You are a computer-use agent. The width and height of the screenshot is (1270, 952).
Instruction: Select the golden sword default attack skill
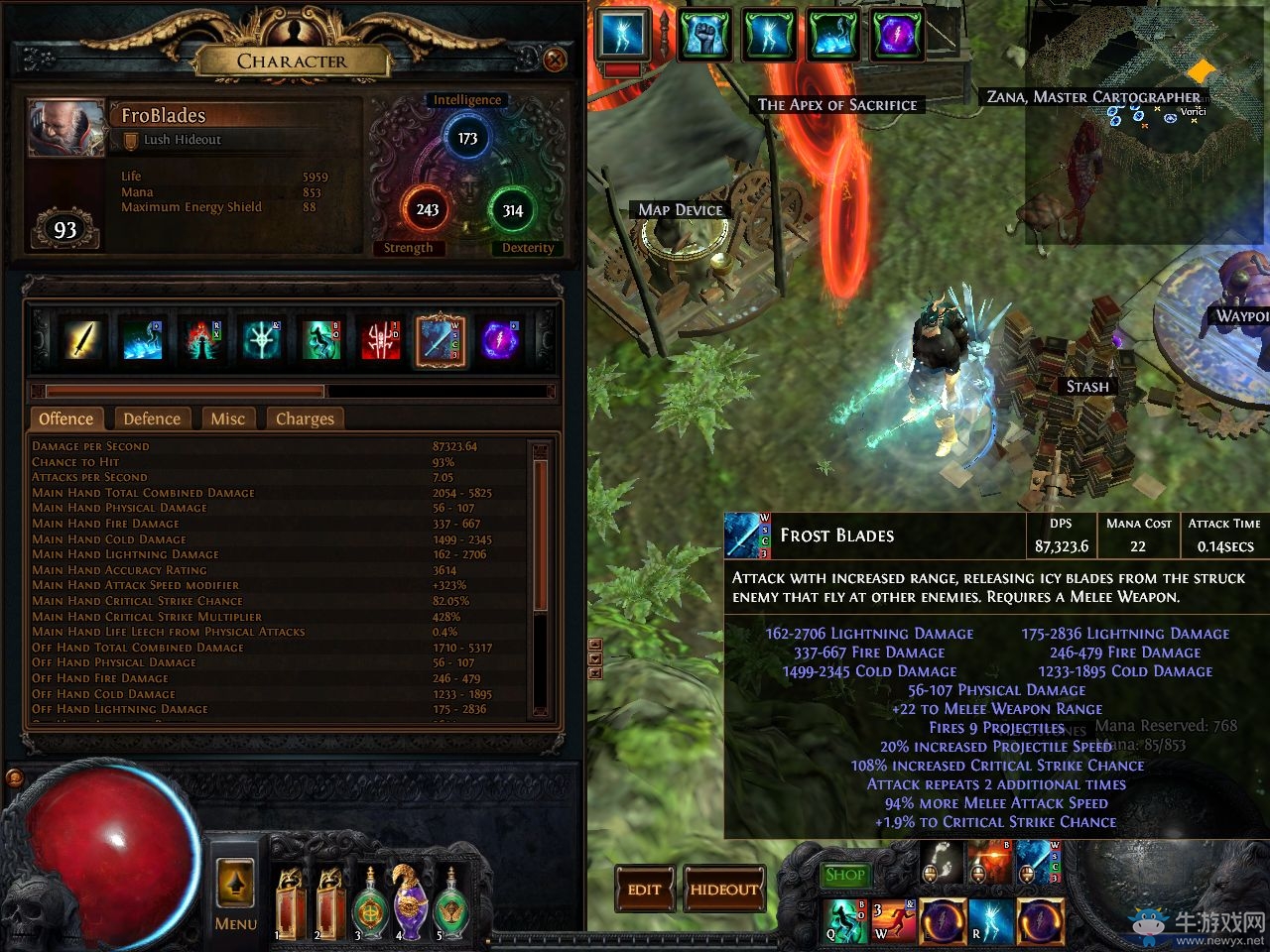click(84, 340)
